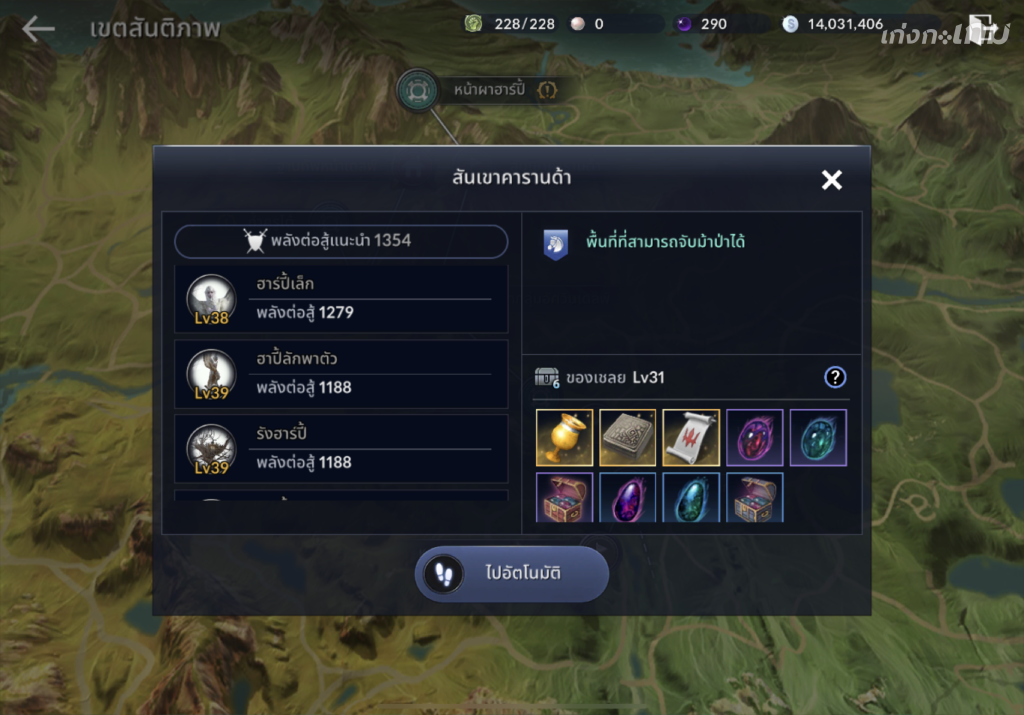Inspect the golden goblet loot item
This screenshot has width=1024, height=715.
(565, 437)
